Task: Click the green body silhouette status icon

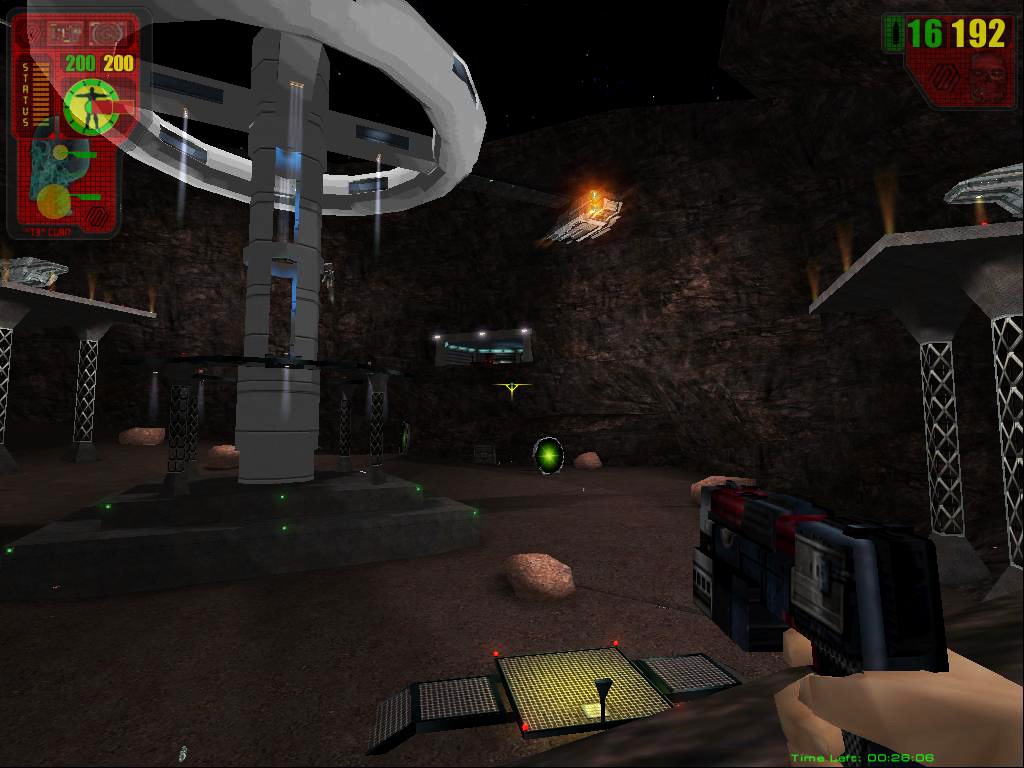Action: coord(92,104)
